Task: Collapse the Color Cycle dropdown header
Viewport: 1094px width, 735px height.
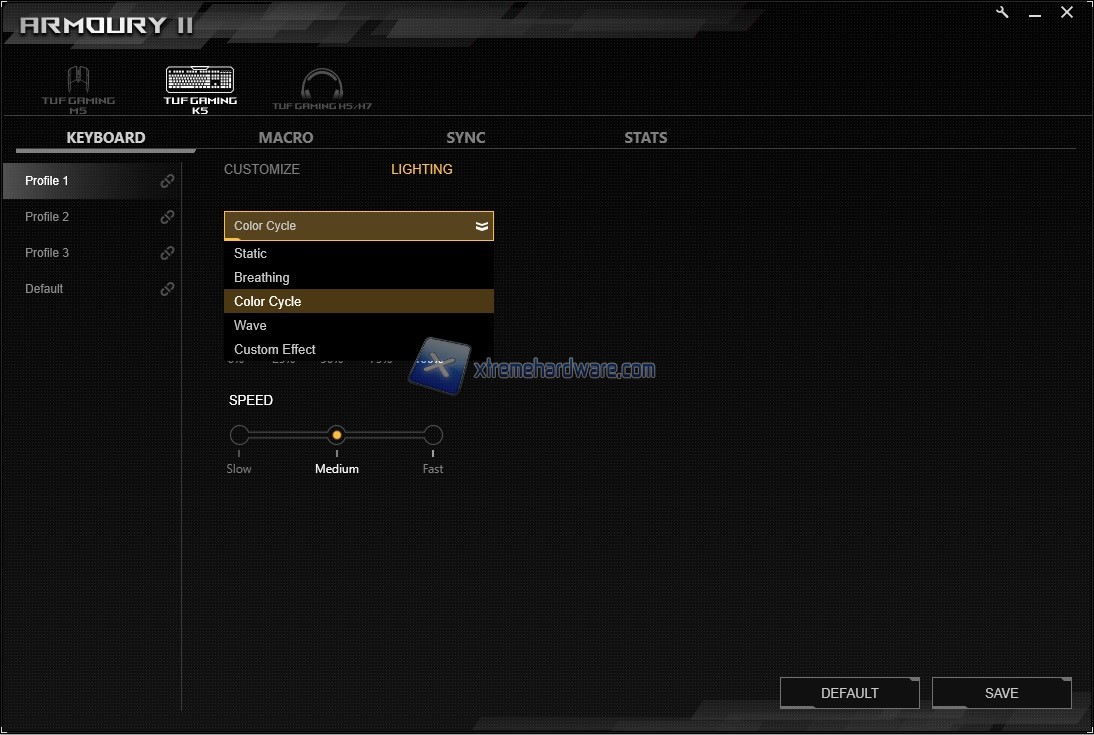Action: click(x=358, y=226)
